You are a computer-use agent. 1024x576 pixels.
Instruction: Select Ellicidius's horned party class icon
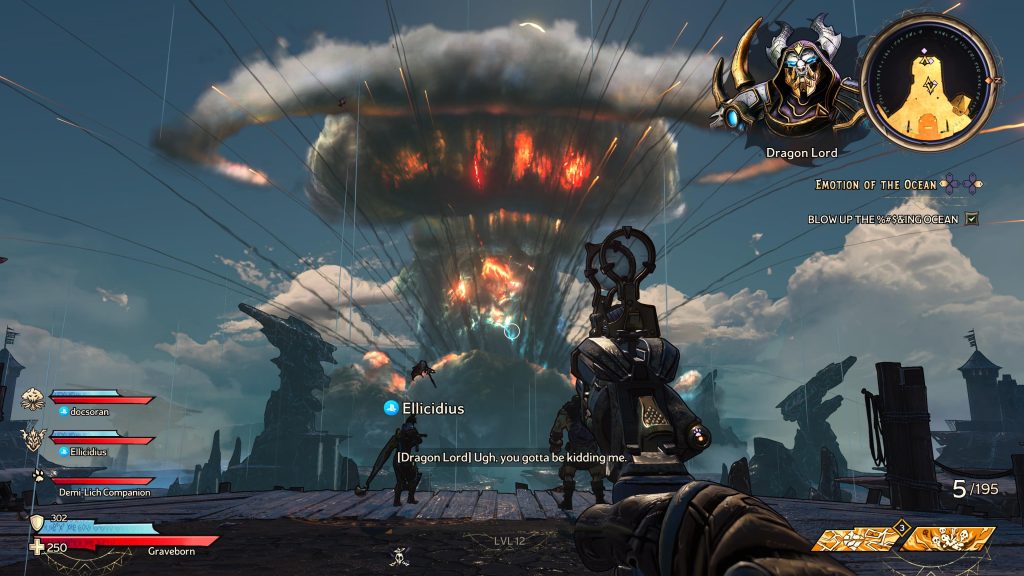coord(33,438)
